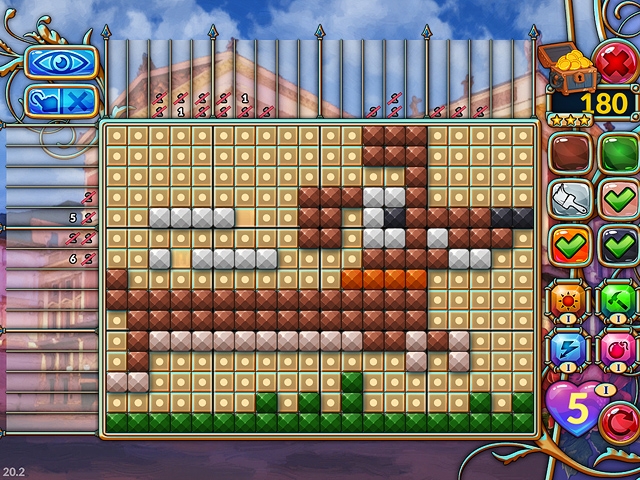The width and height of the screenshot is (640, 480).
Task: Use the green hammer power-up
Action: tap(618, 301)
